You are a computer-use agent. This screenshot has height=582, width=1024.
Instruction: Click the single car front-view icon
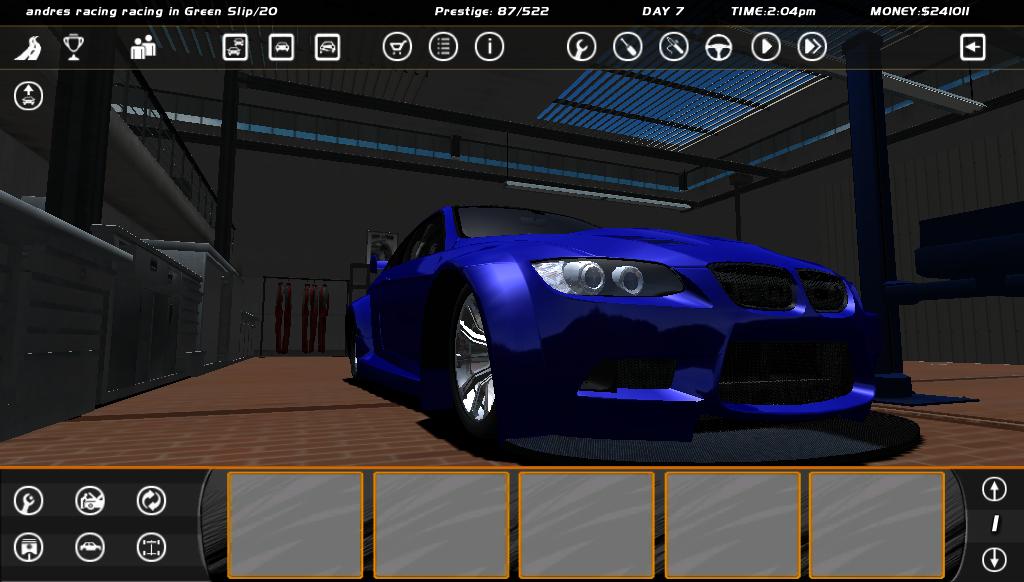pos(281,47)
